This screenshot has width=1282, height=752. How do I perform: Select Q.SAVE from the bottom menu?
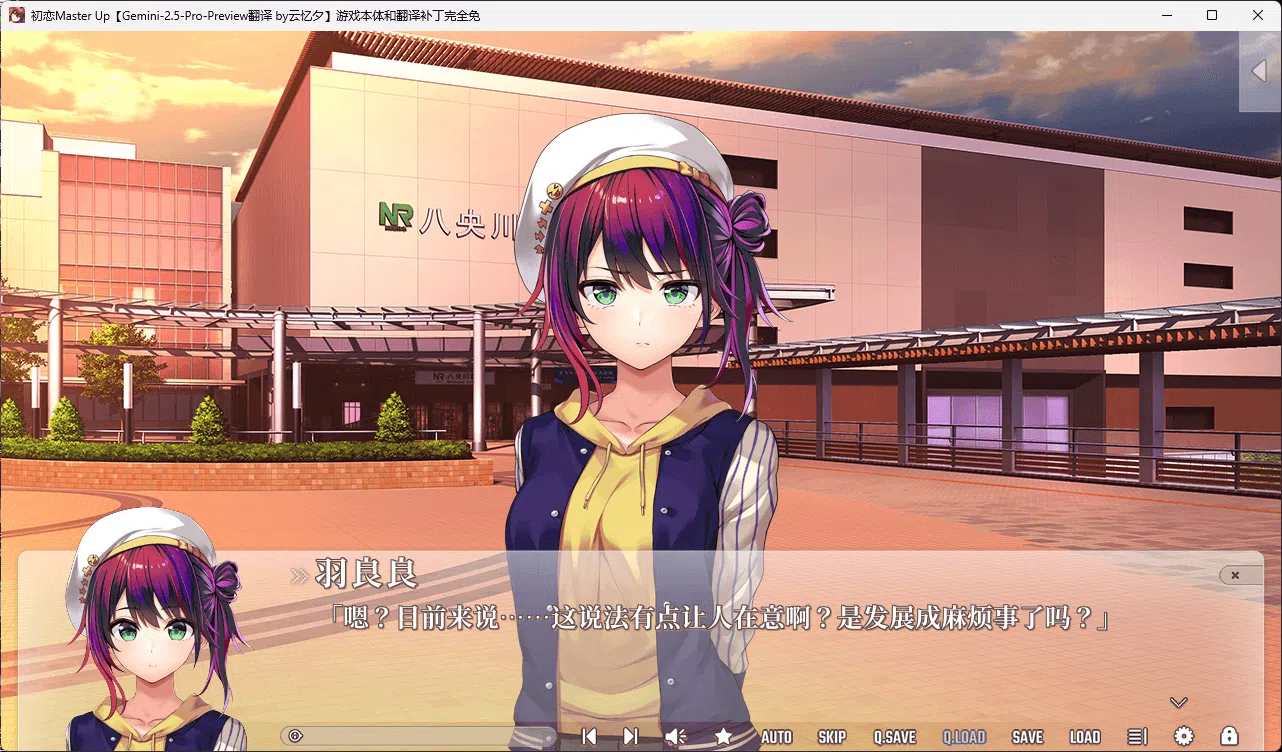point(894,736)
